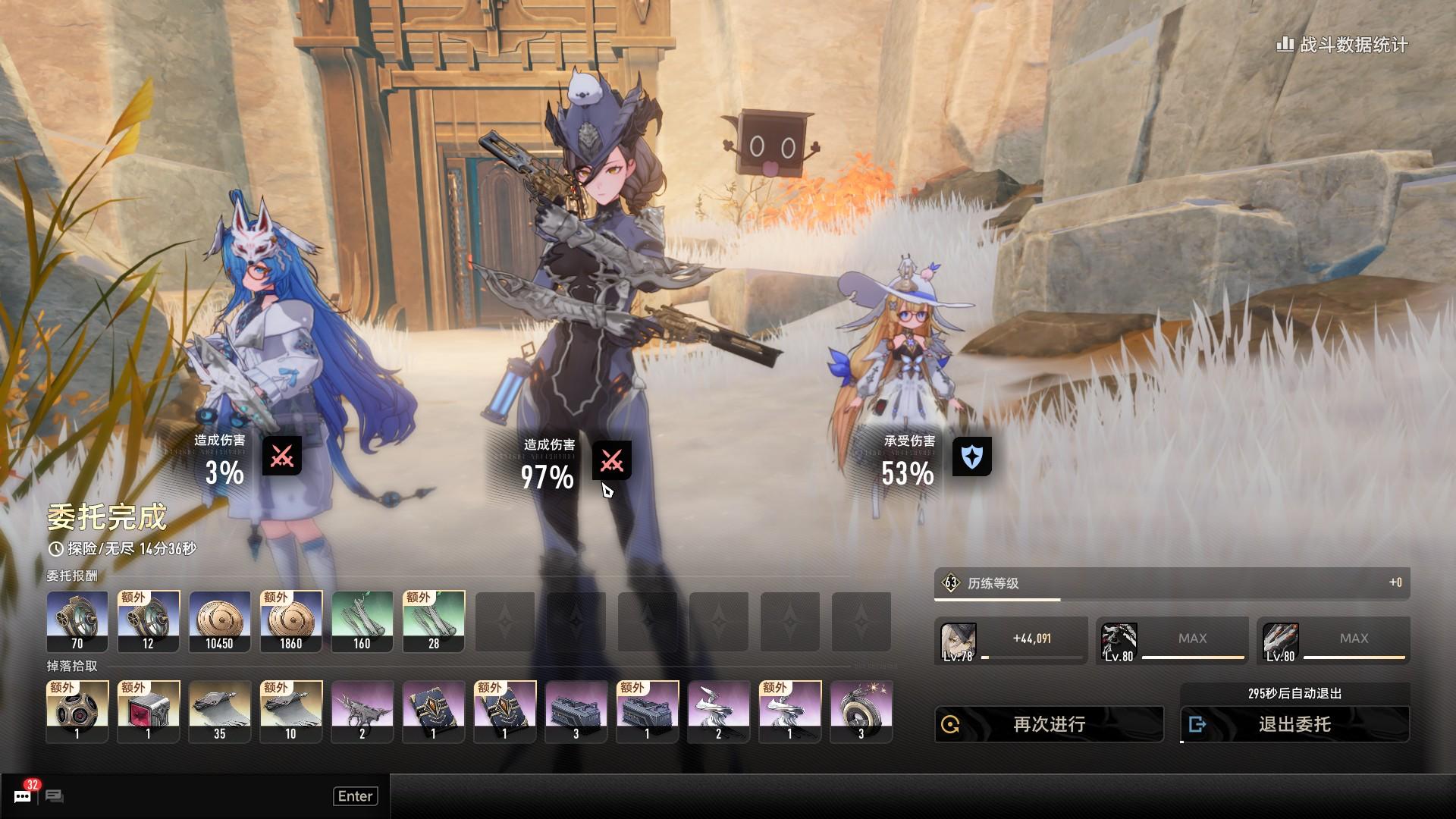Screen dimensions: 1456x819
Task: Open the chat icon with 32 unread badge
Action: (x=23, y=795)
